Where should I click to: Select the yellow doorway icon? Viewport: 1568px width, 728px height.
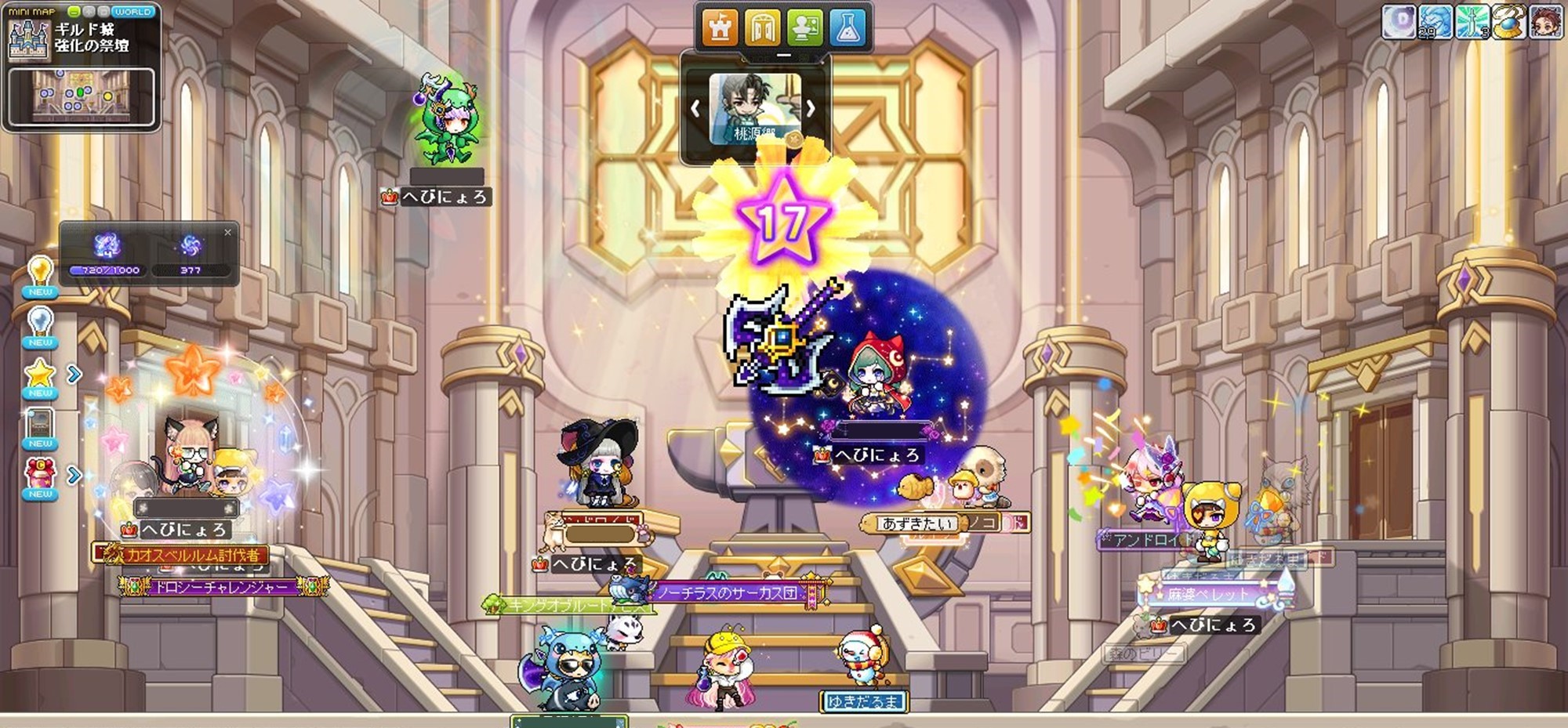click(x=762, y=28)
